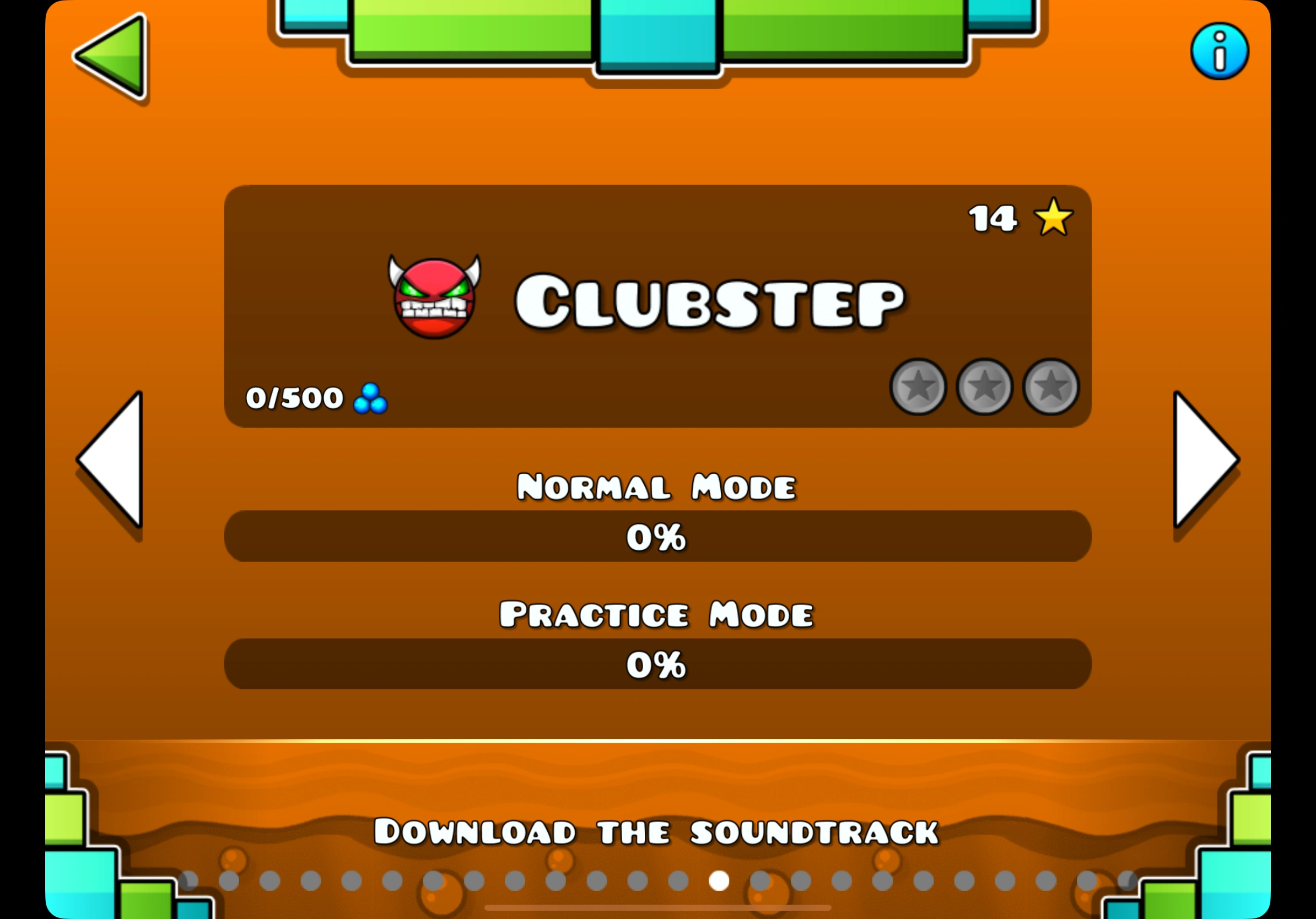This screenshot has height=919, width=1316.
Task: Click the Practice Mode 0% progress bar
Action: [657, 664]
